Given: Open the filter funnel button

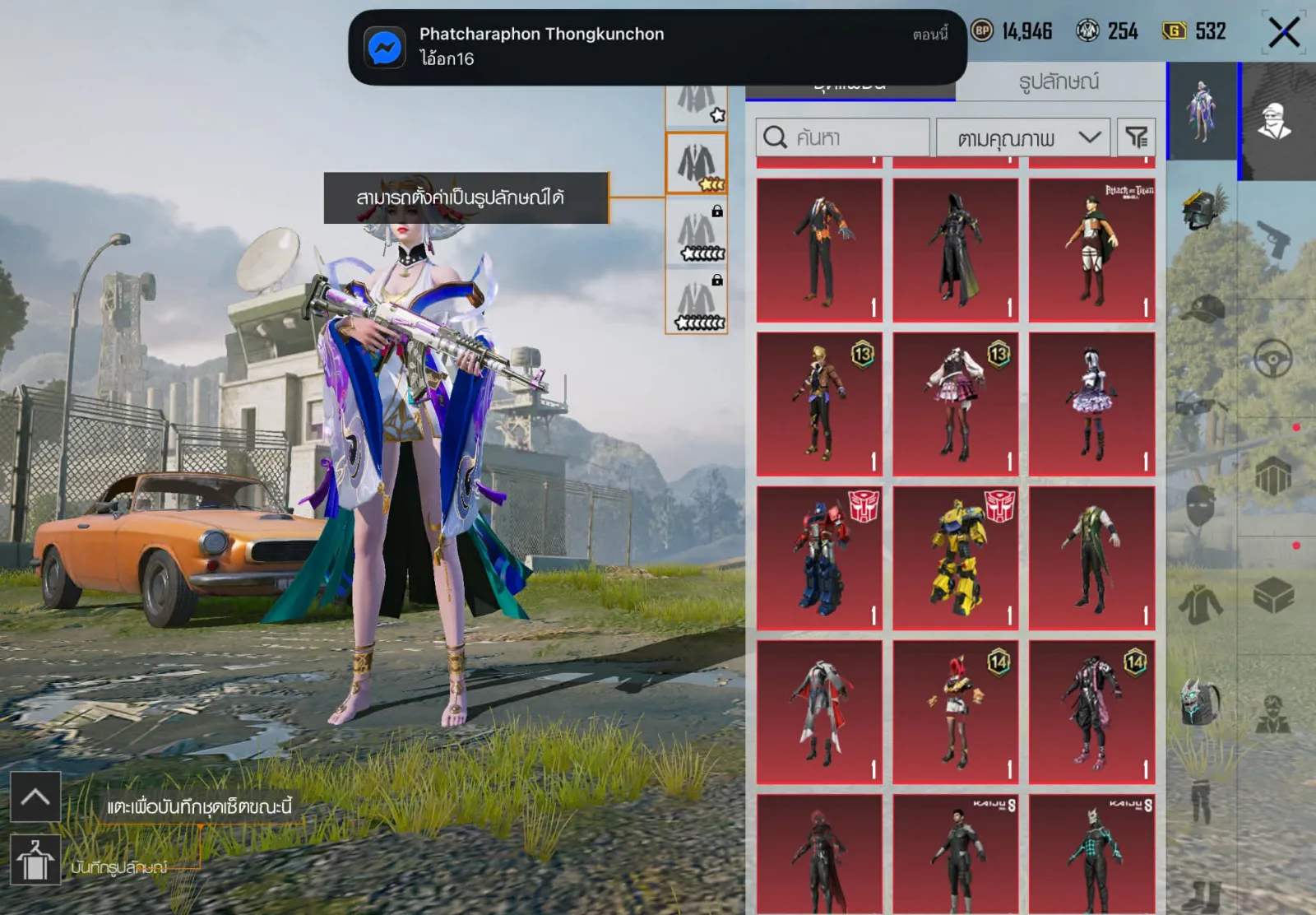Looking at the screenshot, I should click(1137, 137).
